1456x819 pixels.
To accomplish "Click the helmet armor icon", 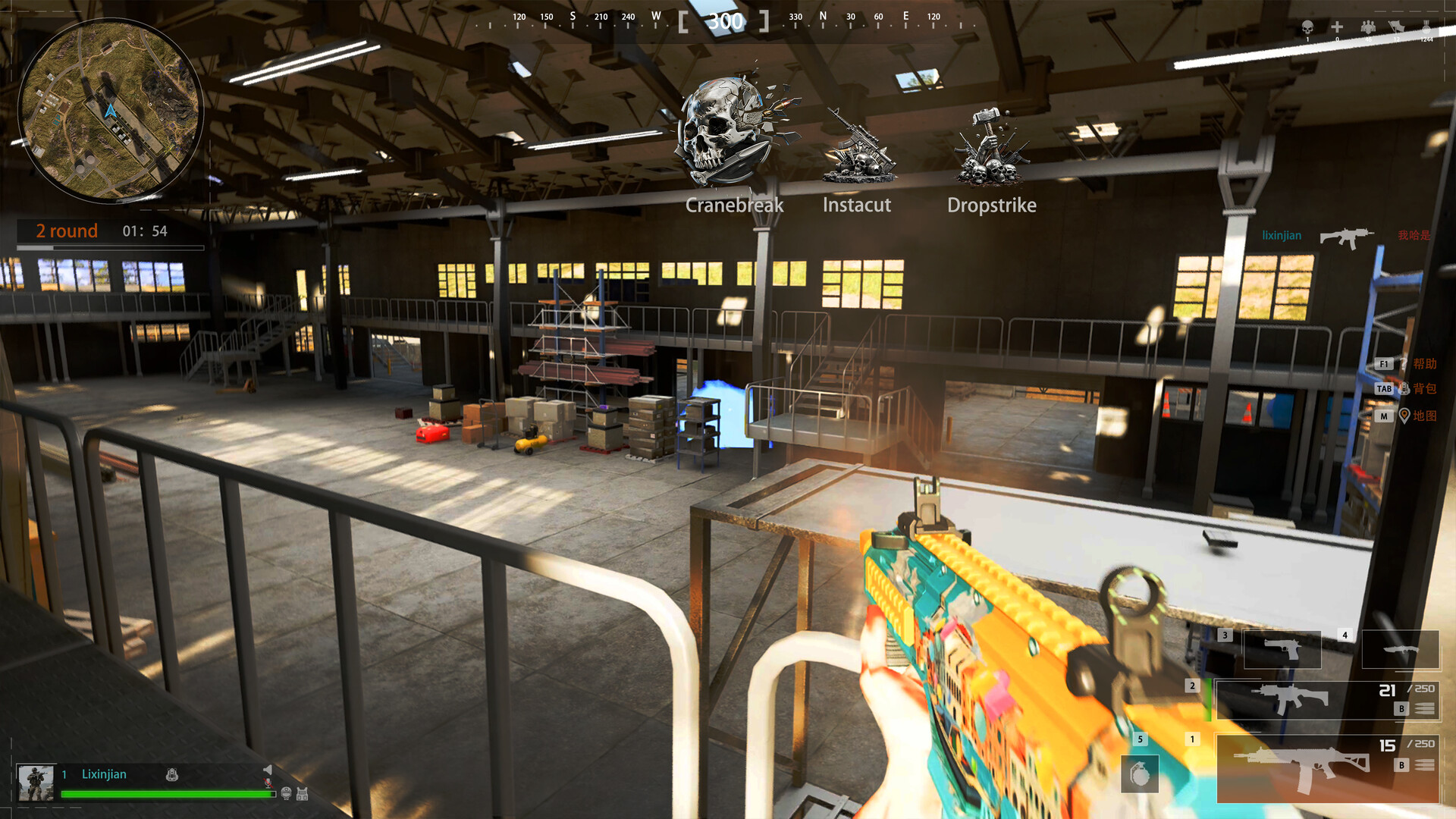I will pos(286,793).
